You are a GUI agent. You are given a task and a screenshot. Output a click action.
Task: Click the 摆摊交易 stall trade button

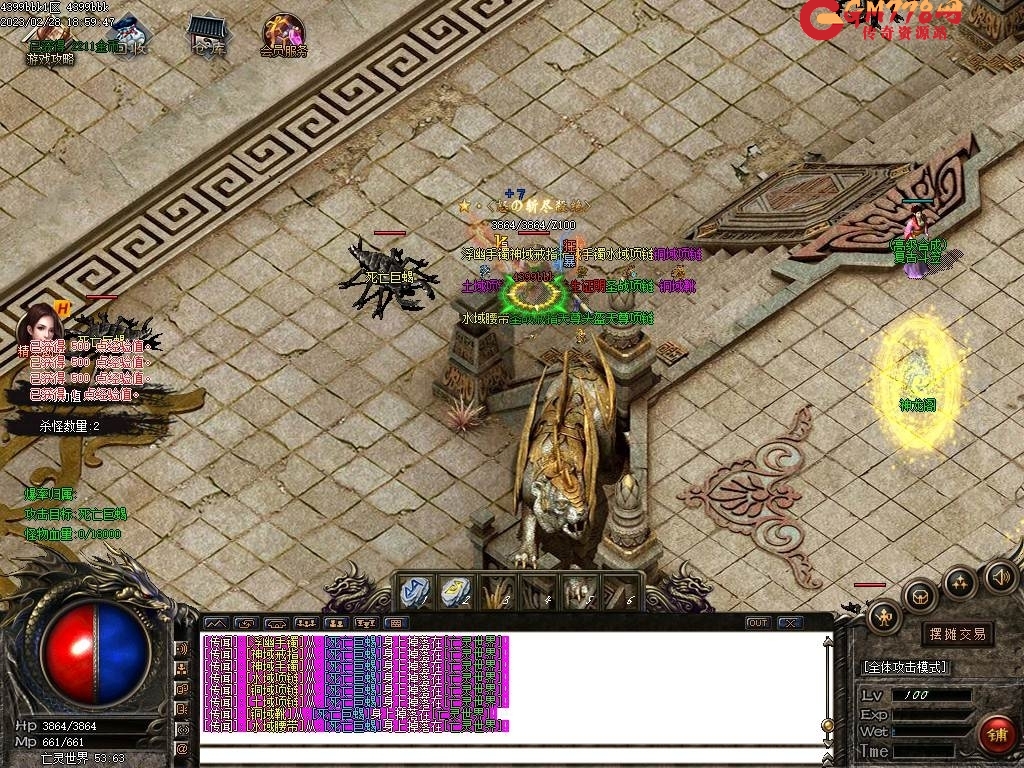click(957, 633)
